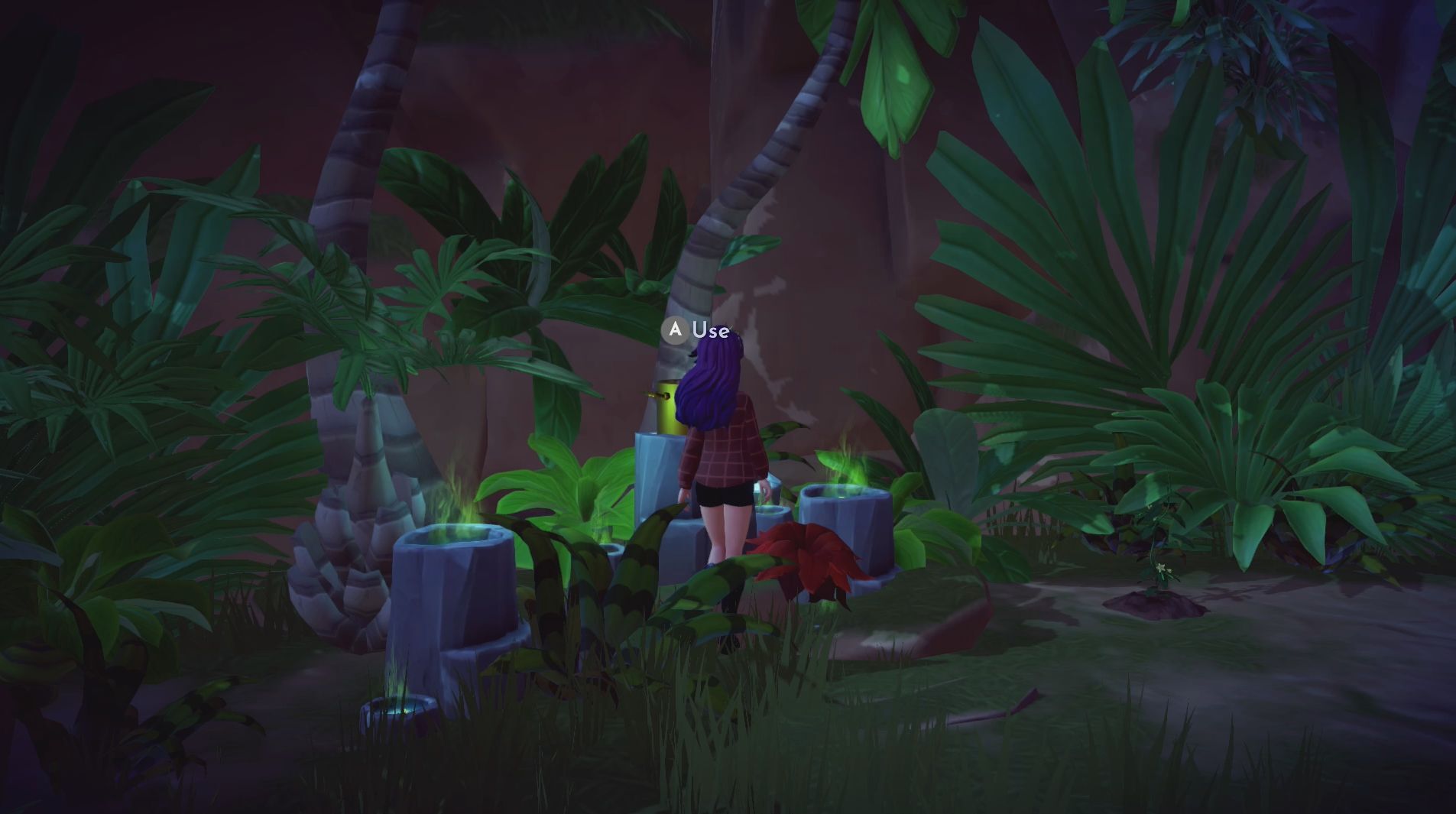Click the A button prompt icon

tap(676, 331)
